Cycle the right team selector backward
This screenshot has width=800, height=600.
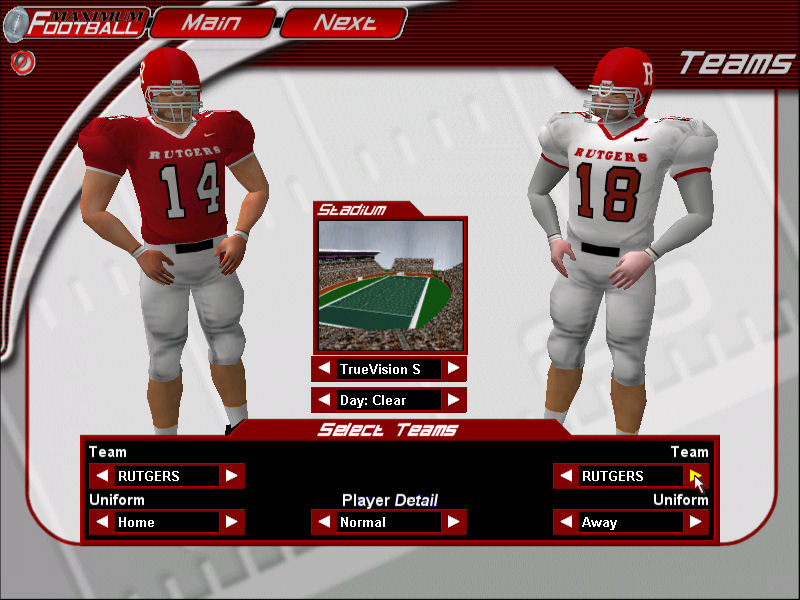point(566,476)
